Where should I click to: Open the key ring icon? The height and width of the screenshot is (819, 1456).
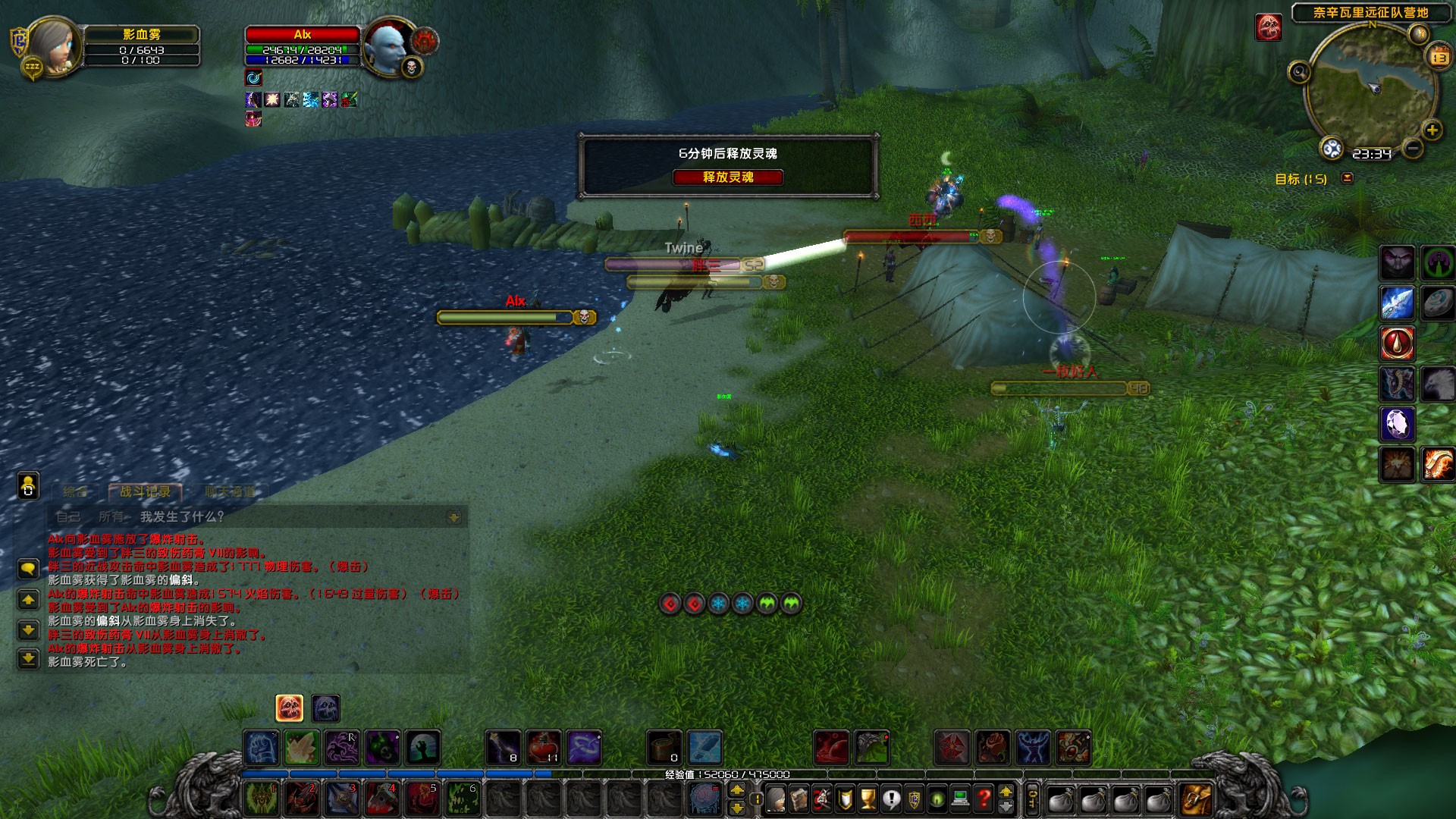[1031, 799]
